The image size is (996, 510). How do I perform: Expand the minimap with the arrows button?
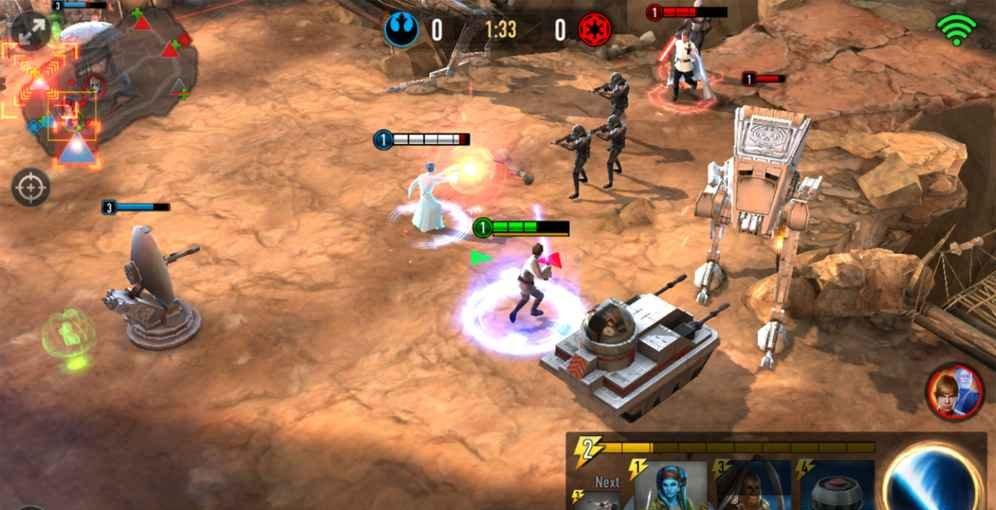coord(31,30)
